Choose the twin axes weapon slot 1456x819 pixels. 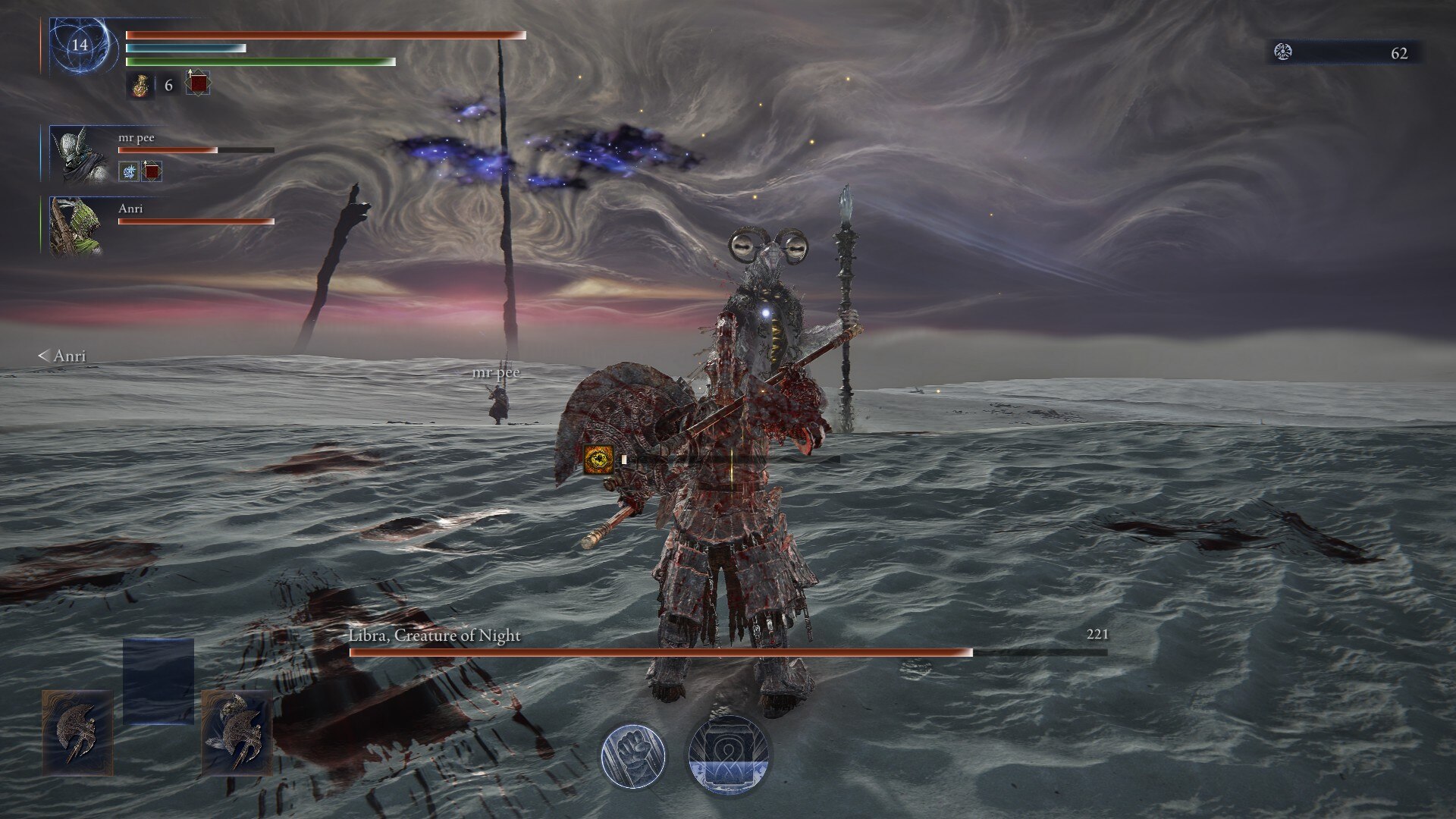tap(237, 733)
